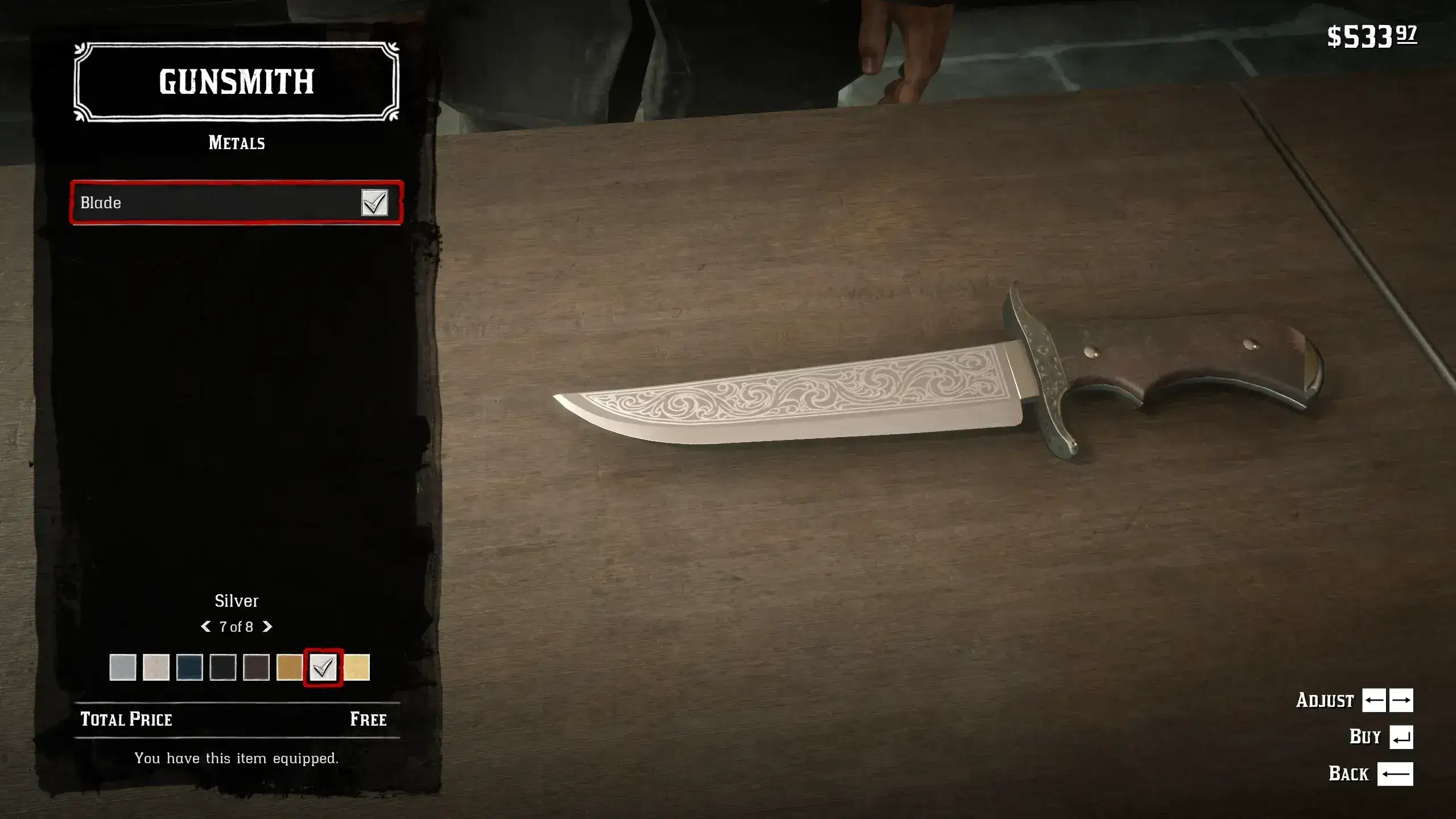Click the right chevron after '7 of 8'
Screen dimensions: 1456x819
click(267, 627)
